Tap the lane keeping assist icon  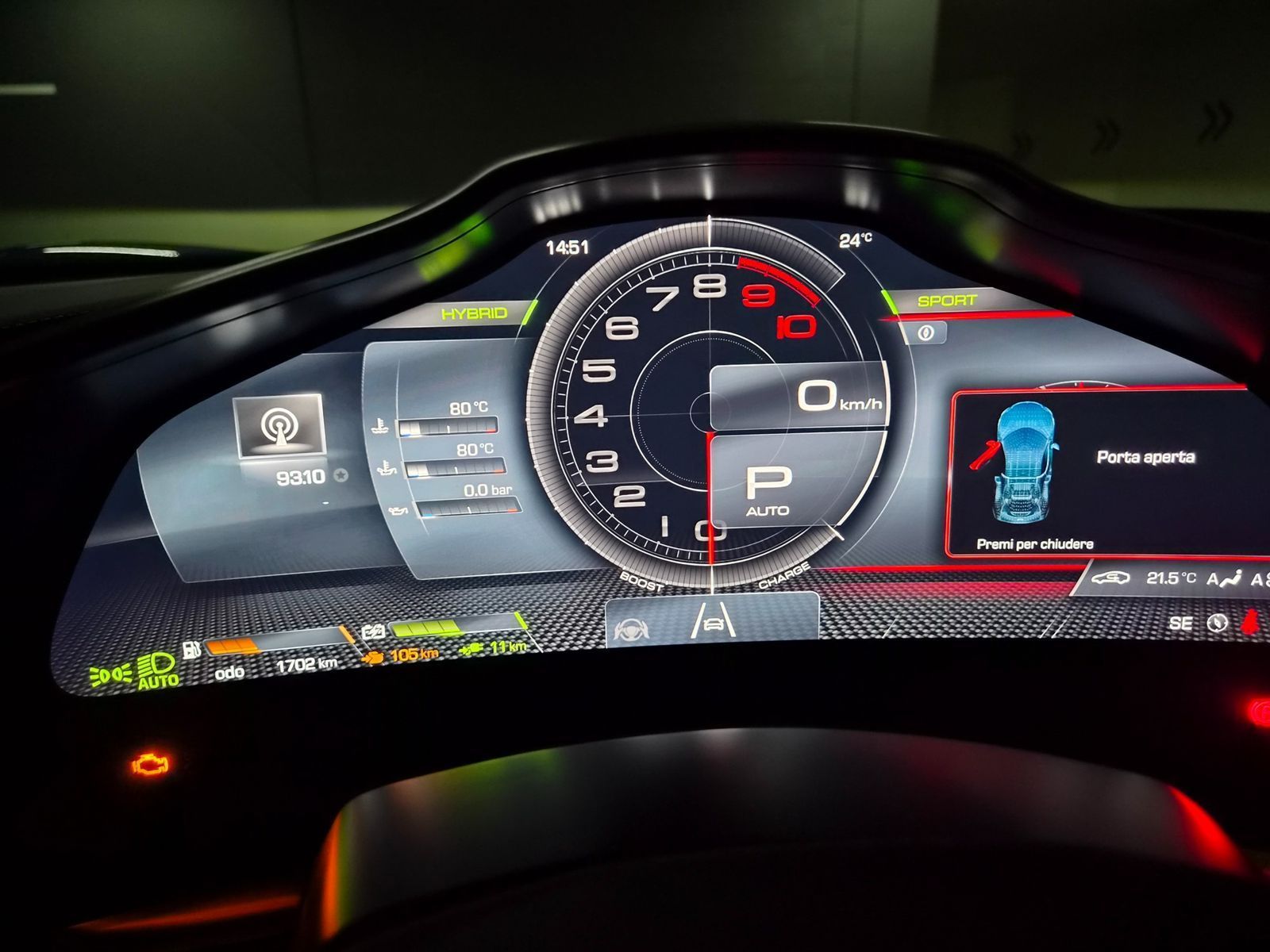714,620
